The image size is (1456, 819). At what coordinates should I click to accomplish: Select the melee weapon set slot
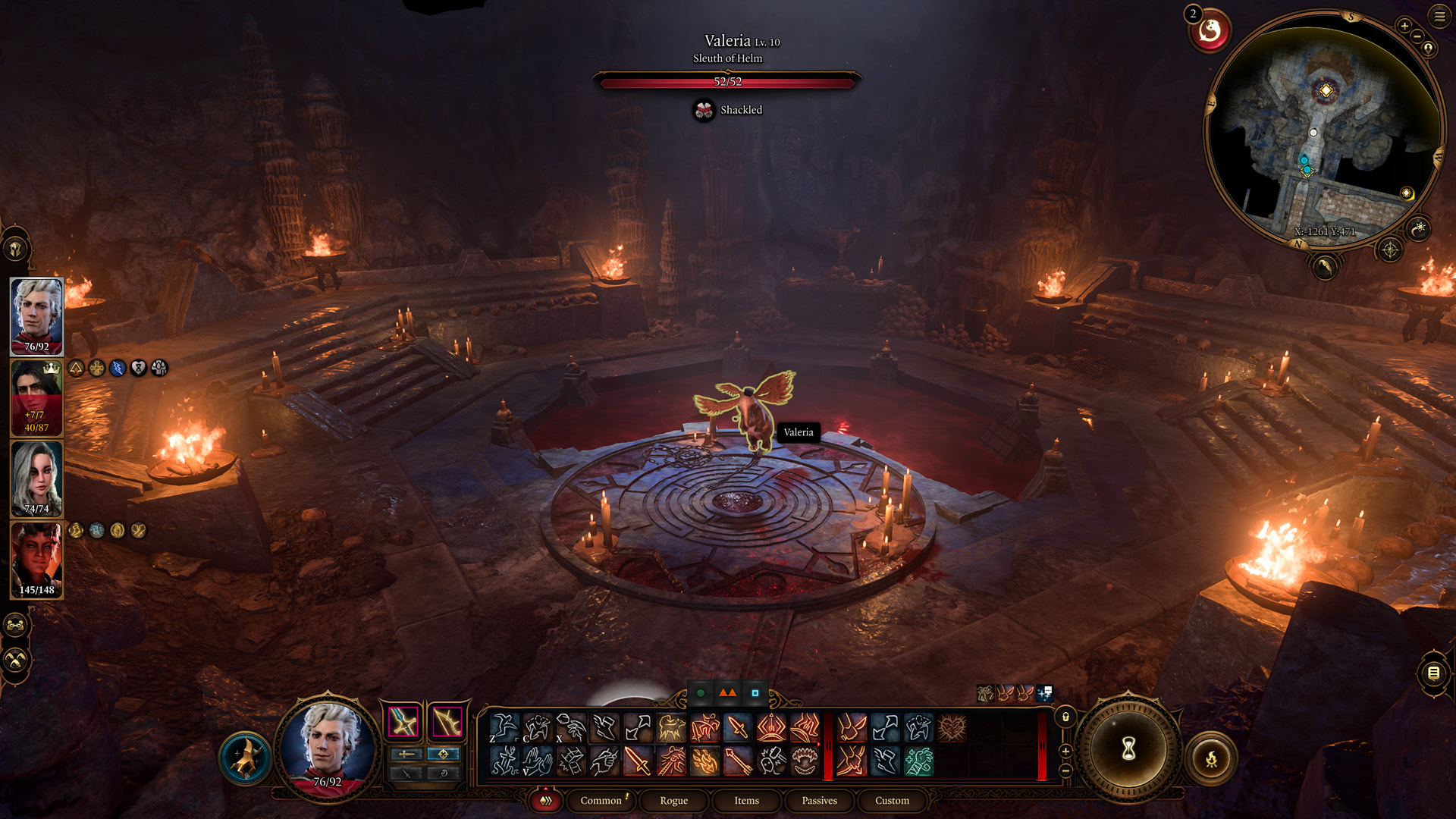point(403,721)
